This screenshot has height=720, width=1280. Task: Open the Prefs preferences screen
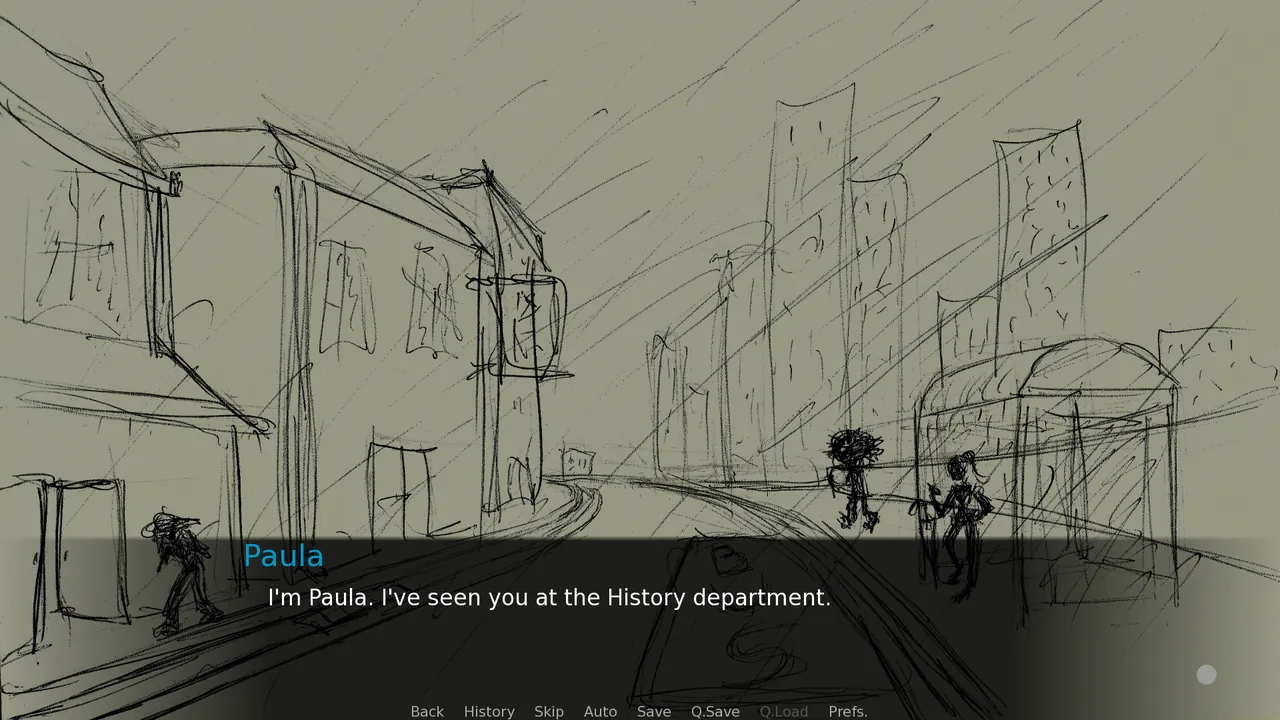tap(847, 711)
